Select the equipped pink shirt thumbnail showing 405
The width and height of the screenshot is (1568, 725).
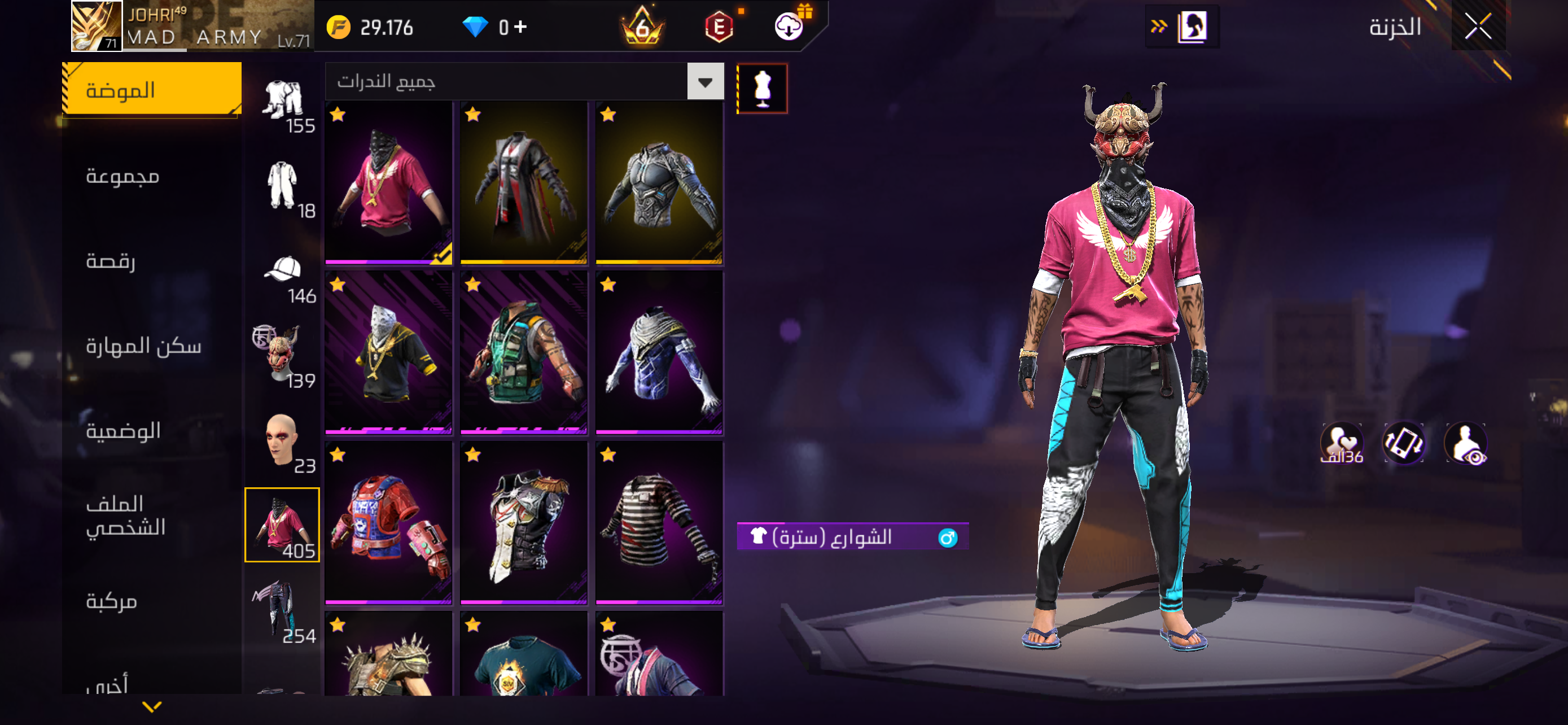tap(282, 524)
